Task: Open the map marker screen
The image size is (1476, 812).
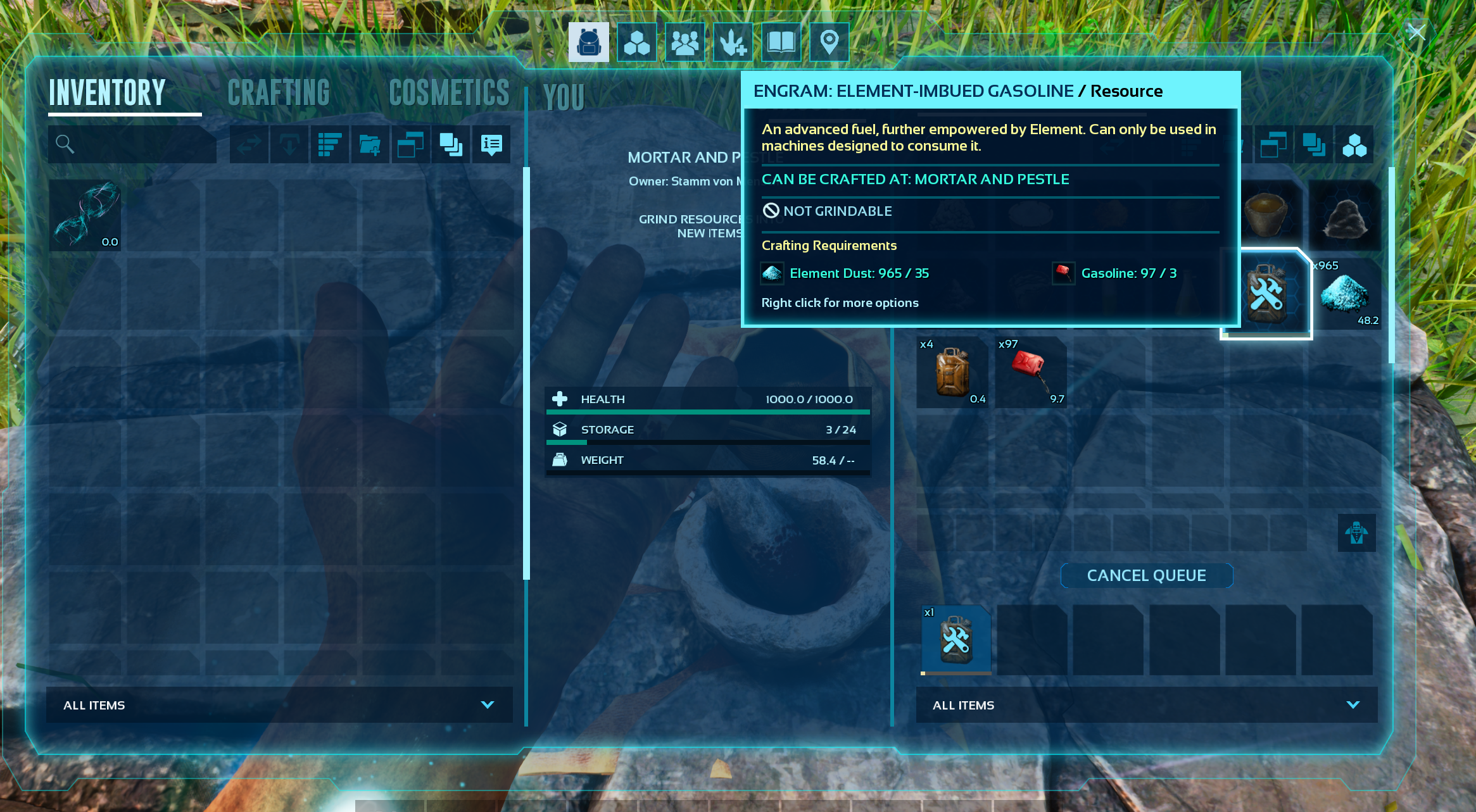Action: pos(829,42)
